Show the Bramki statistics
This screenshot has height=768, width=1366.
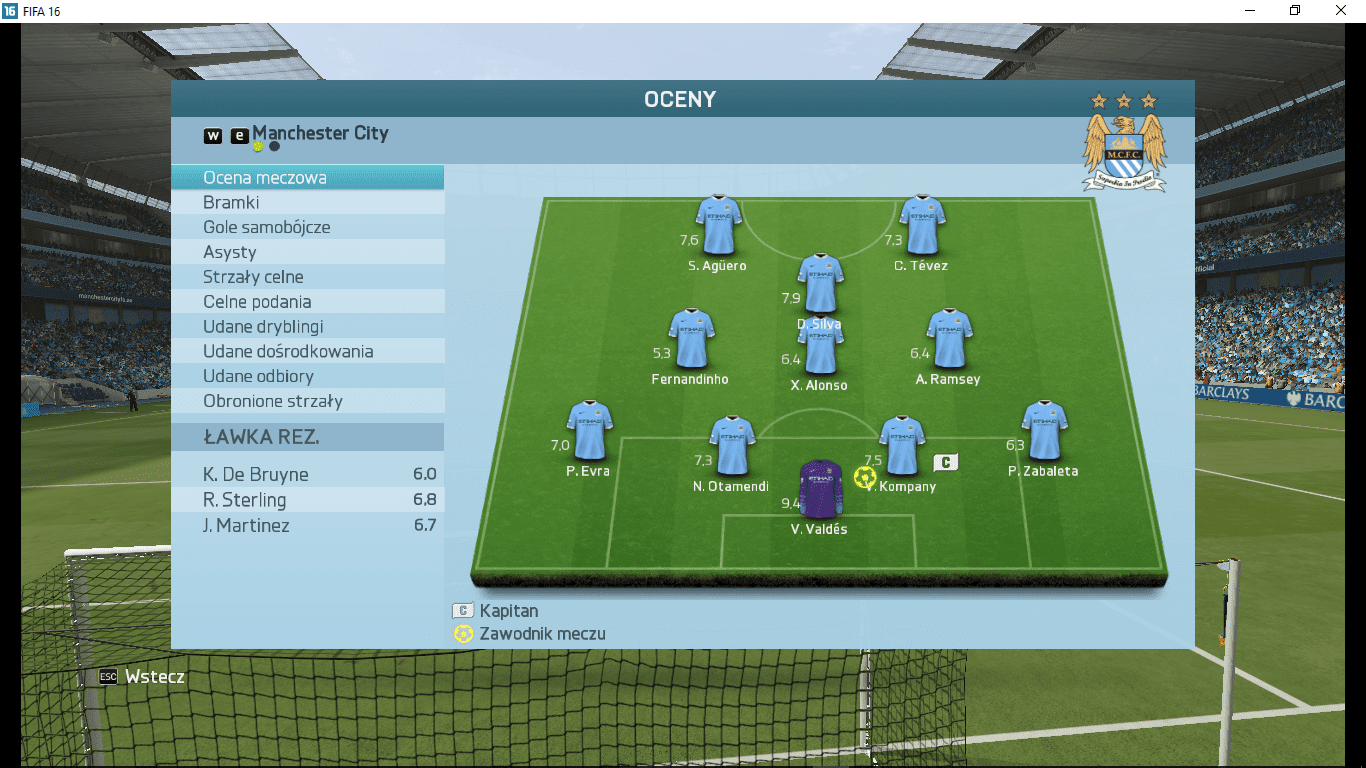[x=307, y=203]
